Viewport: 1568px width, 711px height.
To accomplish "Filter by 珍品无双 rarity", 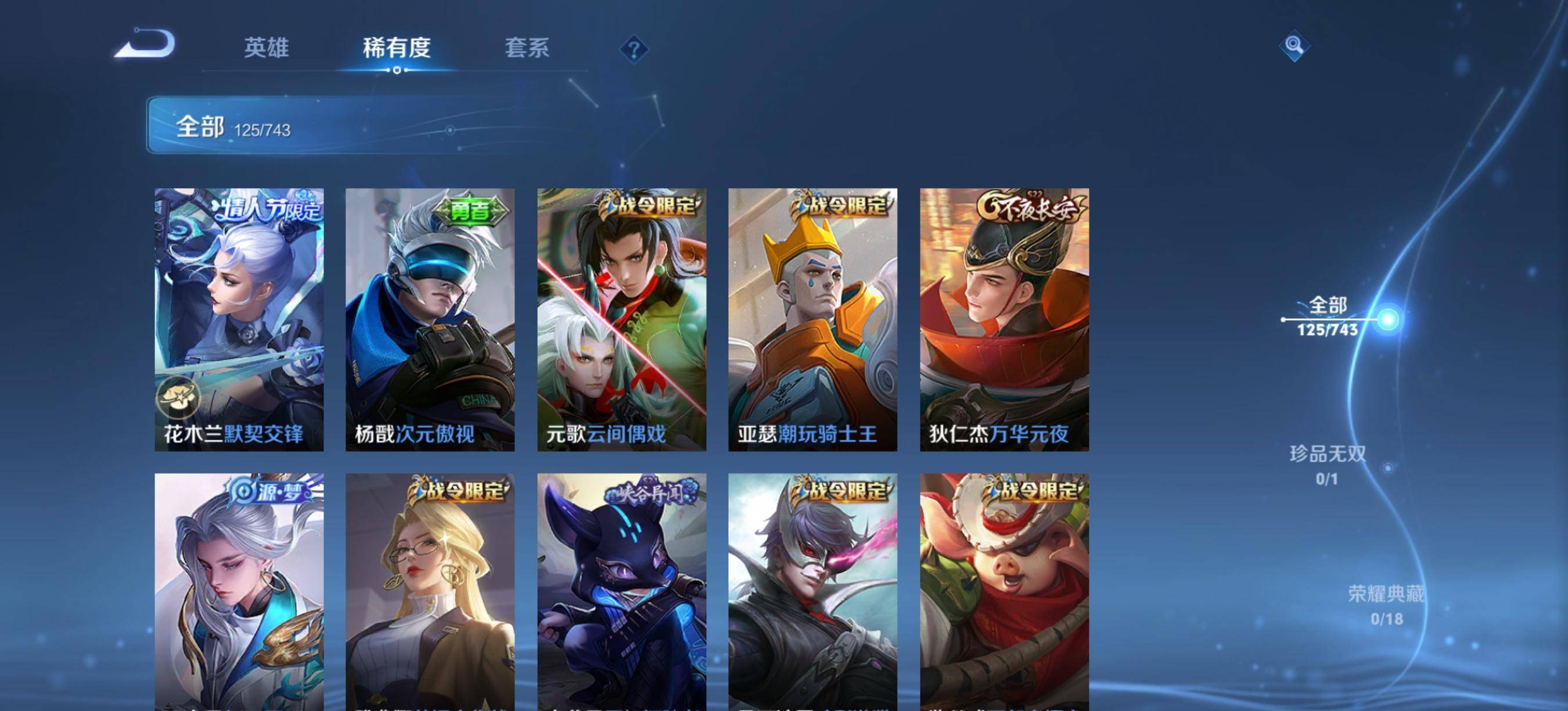I will tap(1328, 465).
